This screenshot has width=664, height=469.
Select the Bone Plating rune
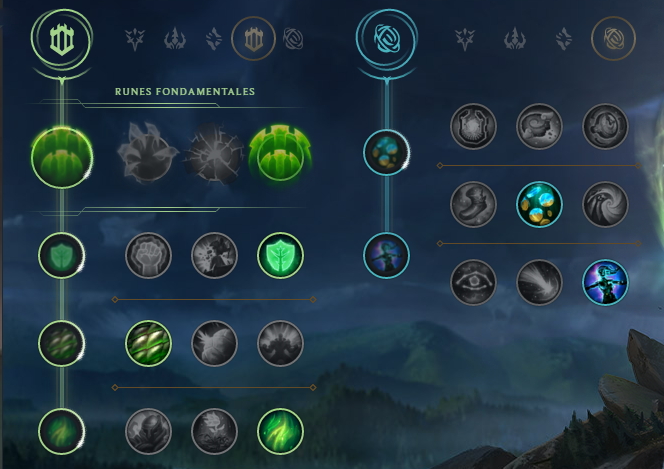[281, 343]
